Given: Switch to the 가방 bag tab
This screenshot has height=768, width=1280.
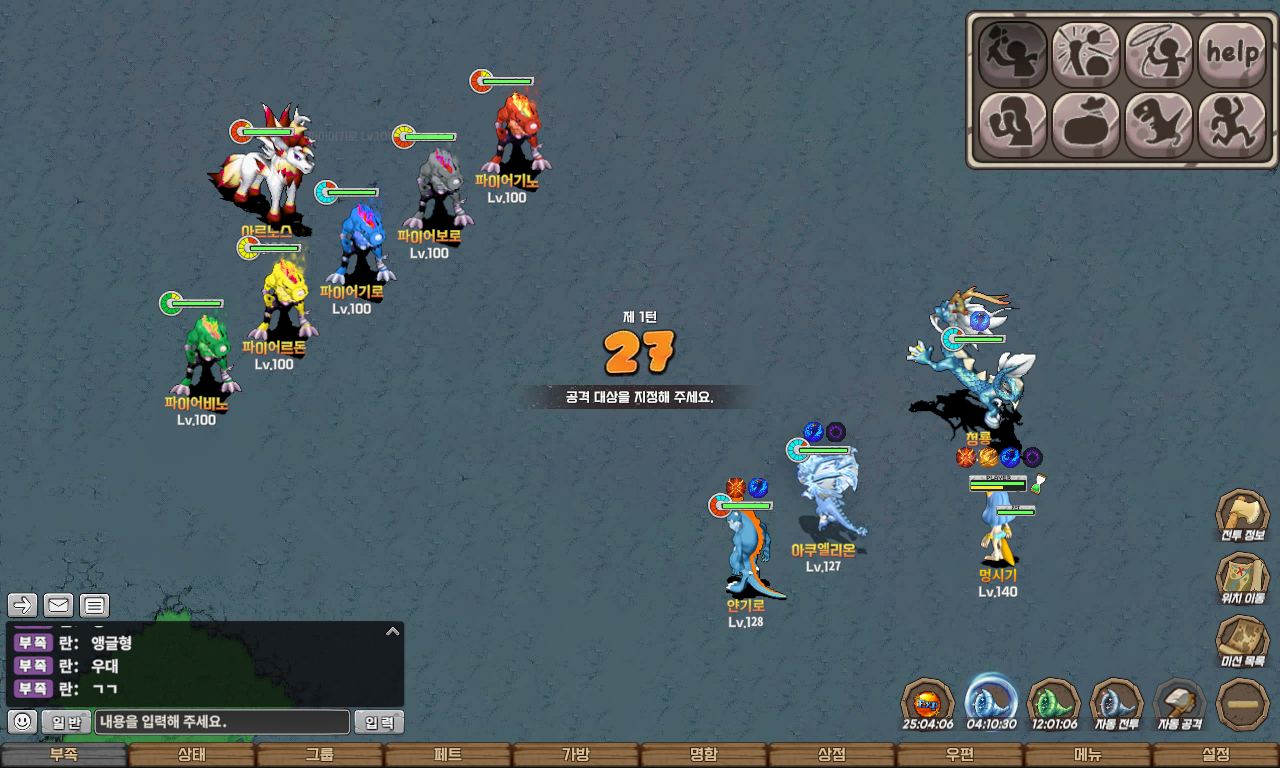Looking at the screenshot, I should [x=576, y=755].
